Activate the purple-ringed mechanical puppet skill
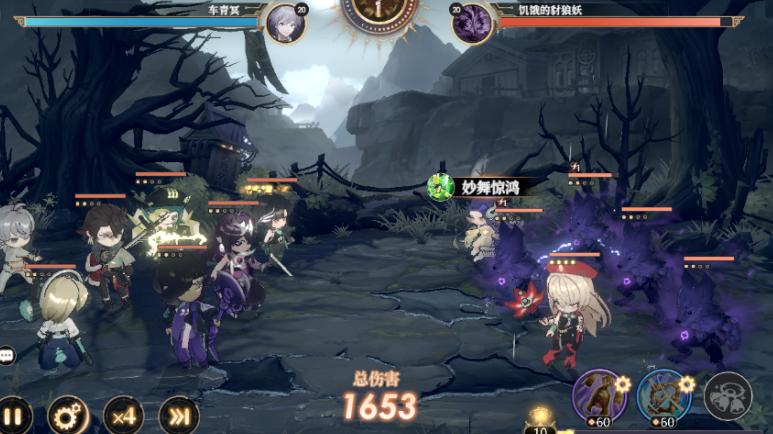 pos(599,394)
